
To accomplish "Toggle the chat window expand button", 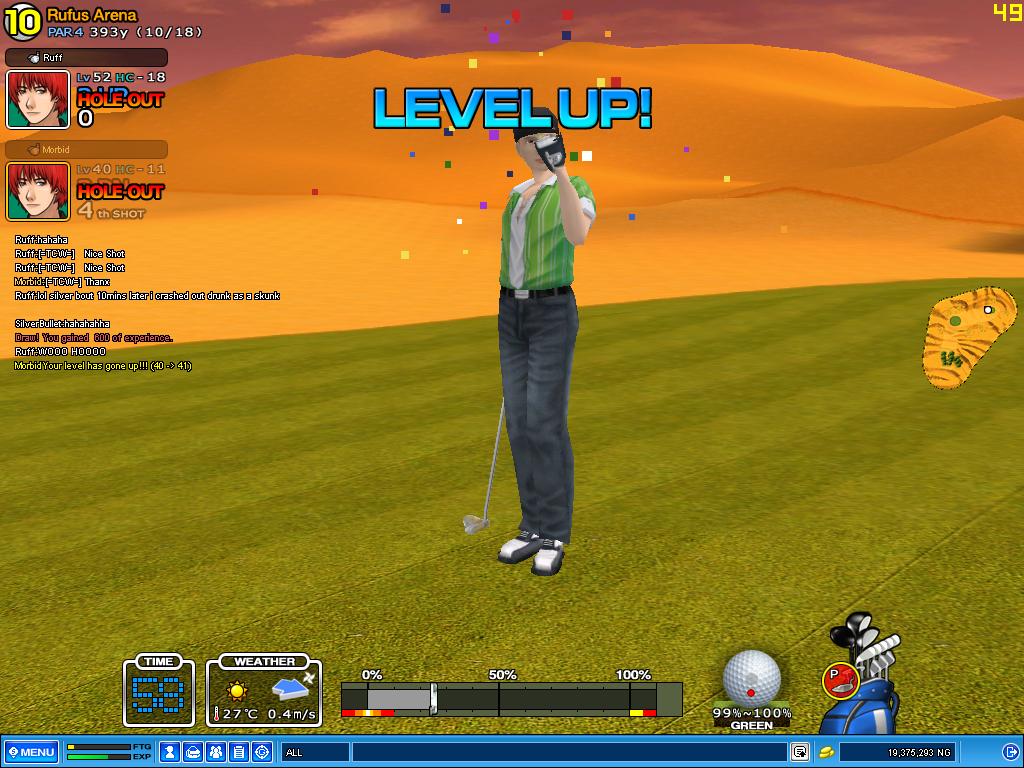I will [x=800, y=752].
